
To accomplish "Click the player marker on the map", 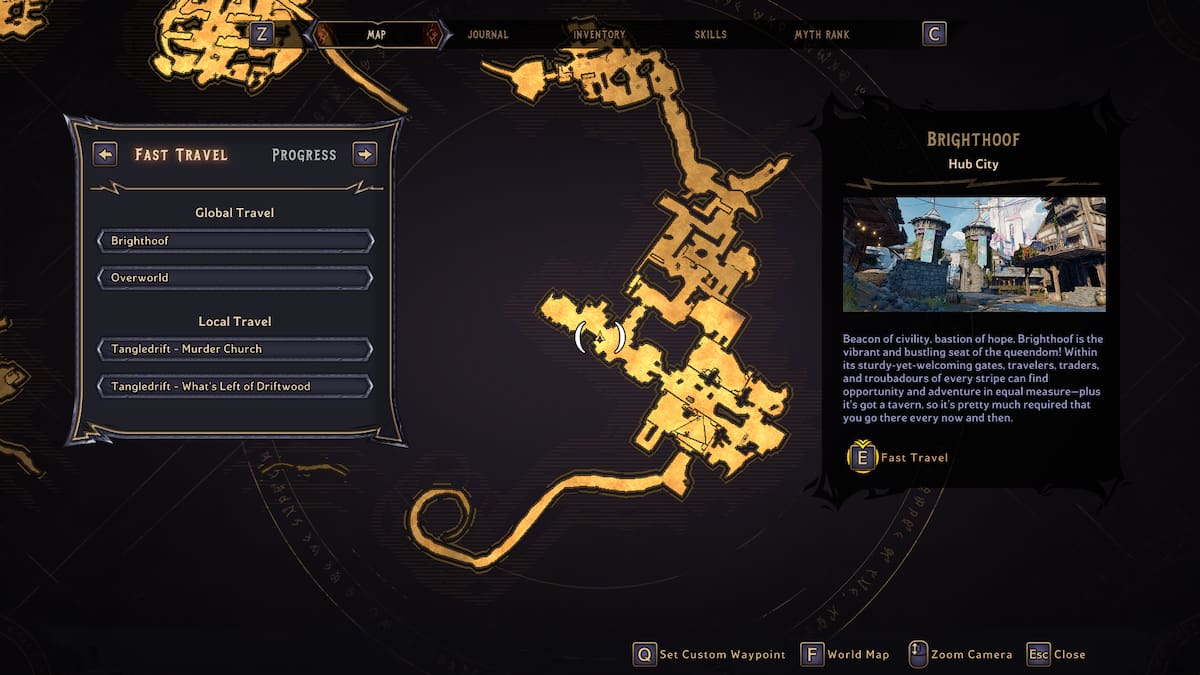I will pos(600,338).
